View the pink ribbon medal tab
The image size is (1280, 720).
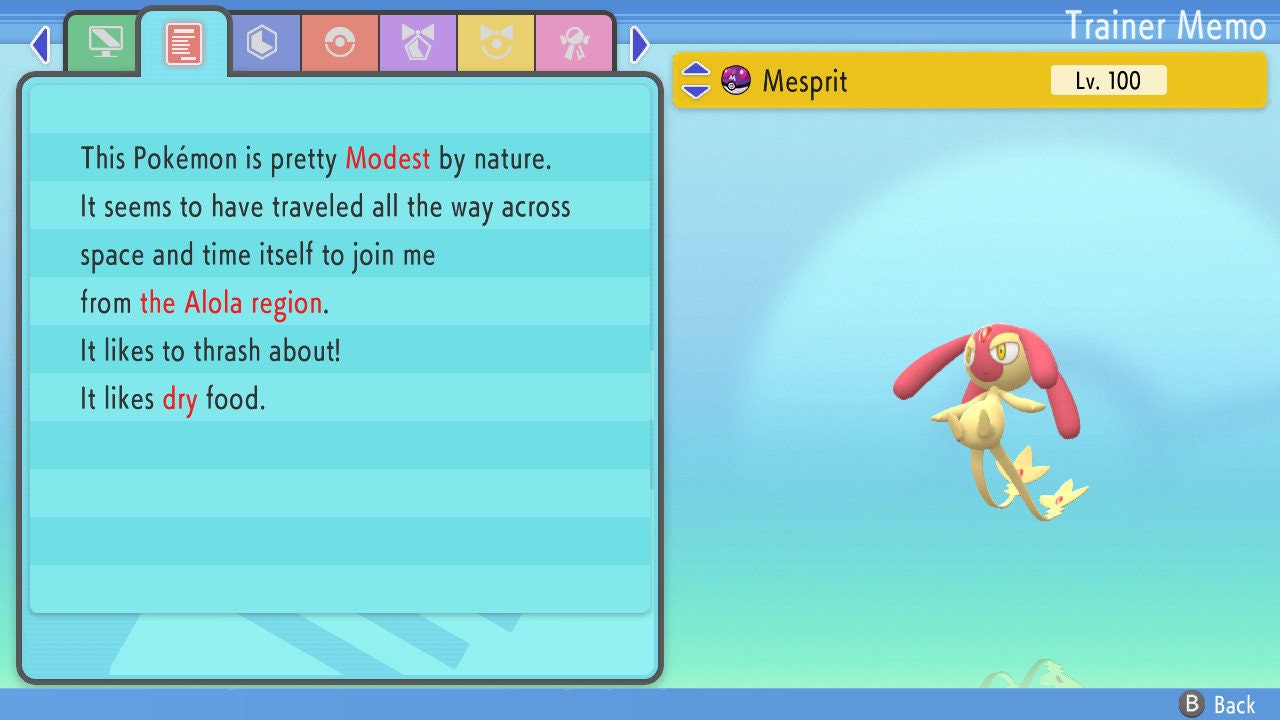pos(574,43)
